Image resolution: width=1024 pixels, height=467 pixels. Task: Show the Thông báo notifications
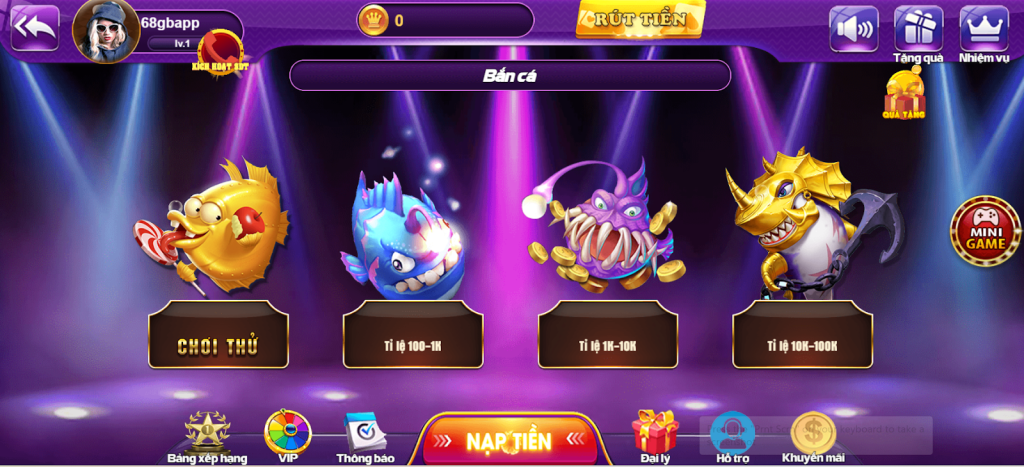pyautogui.click(x=365, y=434)
